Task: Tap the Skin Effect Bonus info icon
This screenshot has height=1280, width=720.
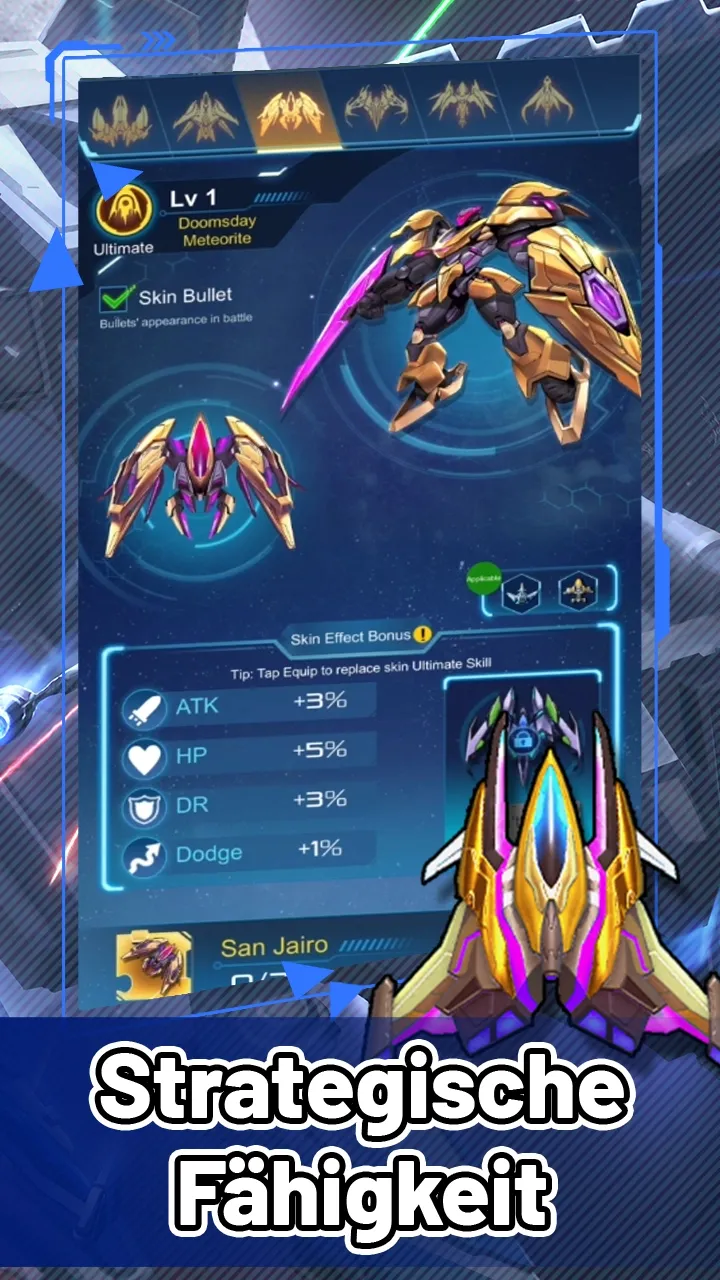Action: tap(424, 635)
